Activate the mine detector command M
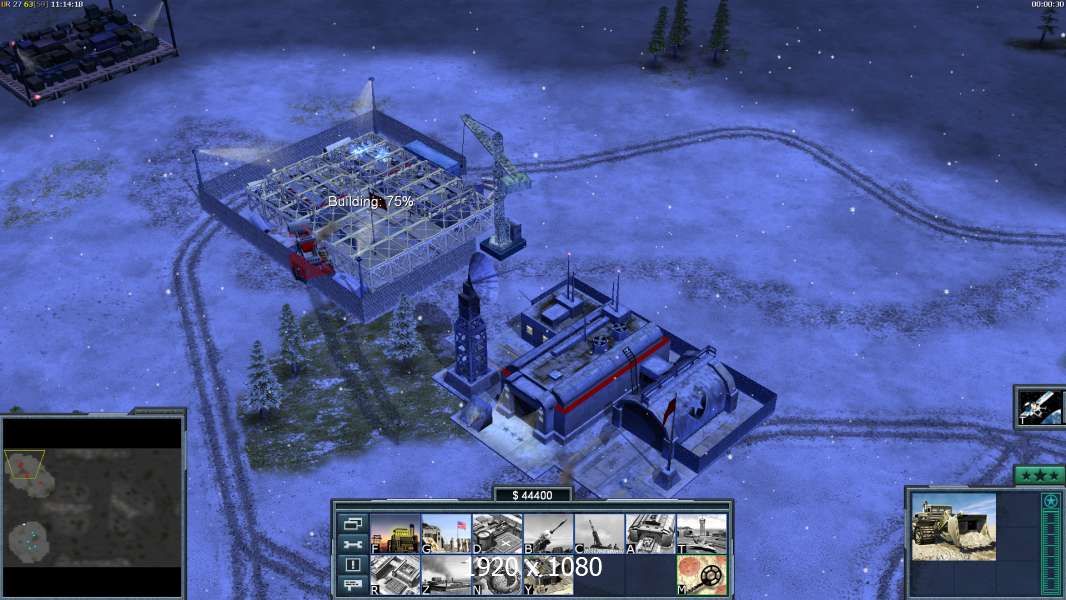1066x600 pixels. (701, 575)
